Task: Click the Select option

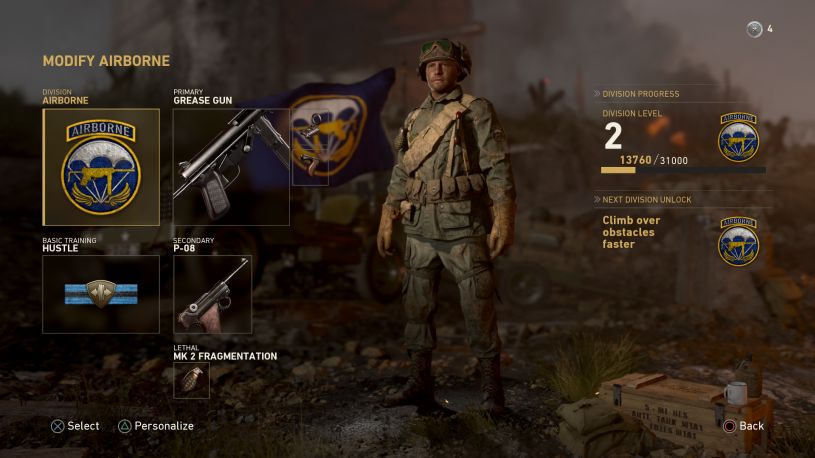Action: pyautogui.click(x=75, y=426)
